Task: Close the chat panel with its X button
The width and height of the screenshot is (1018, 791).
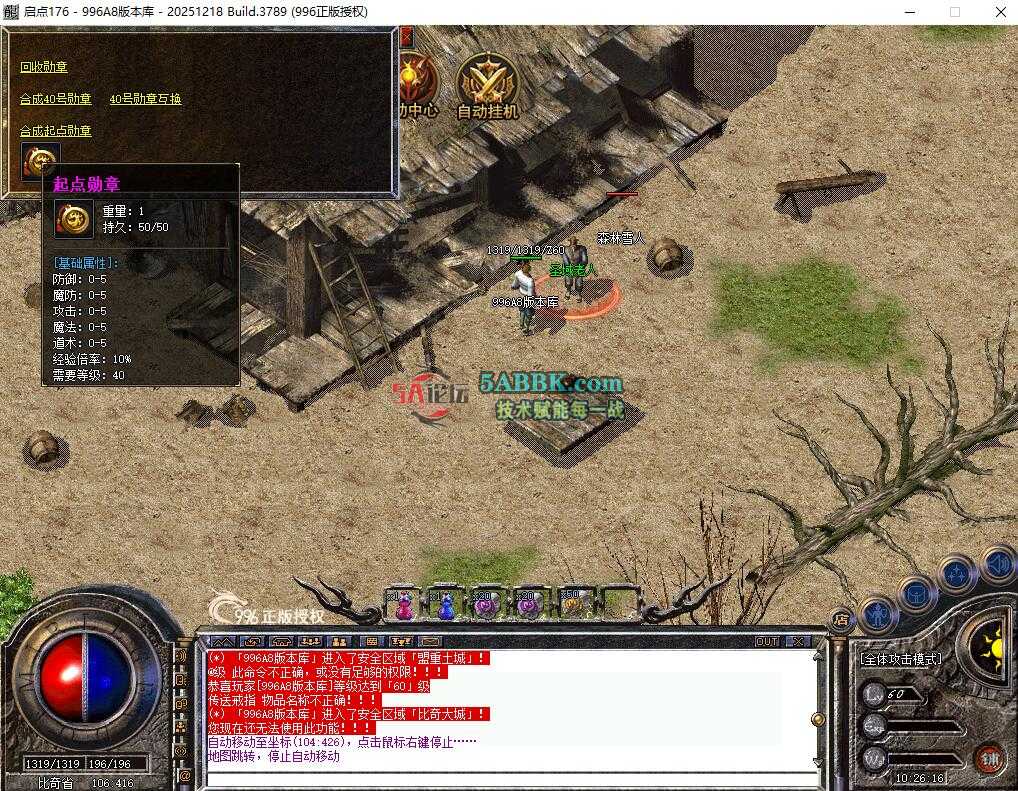Action: pos(798,641)
